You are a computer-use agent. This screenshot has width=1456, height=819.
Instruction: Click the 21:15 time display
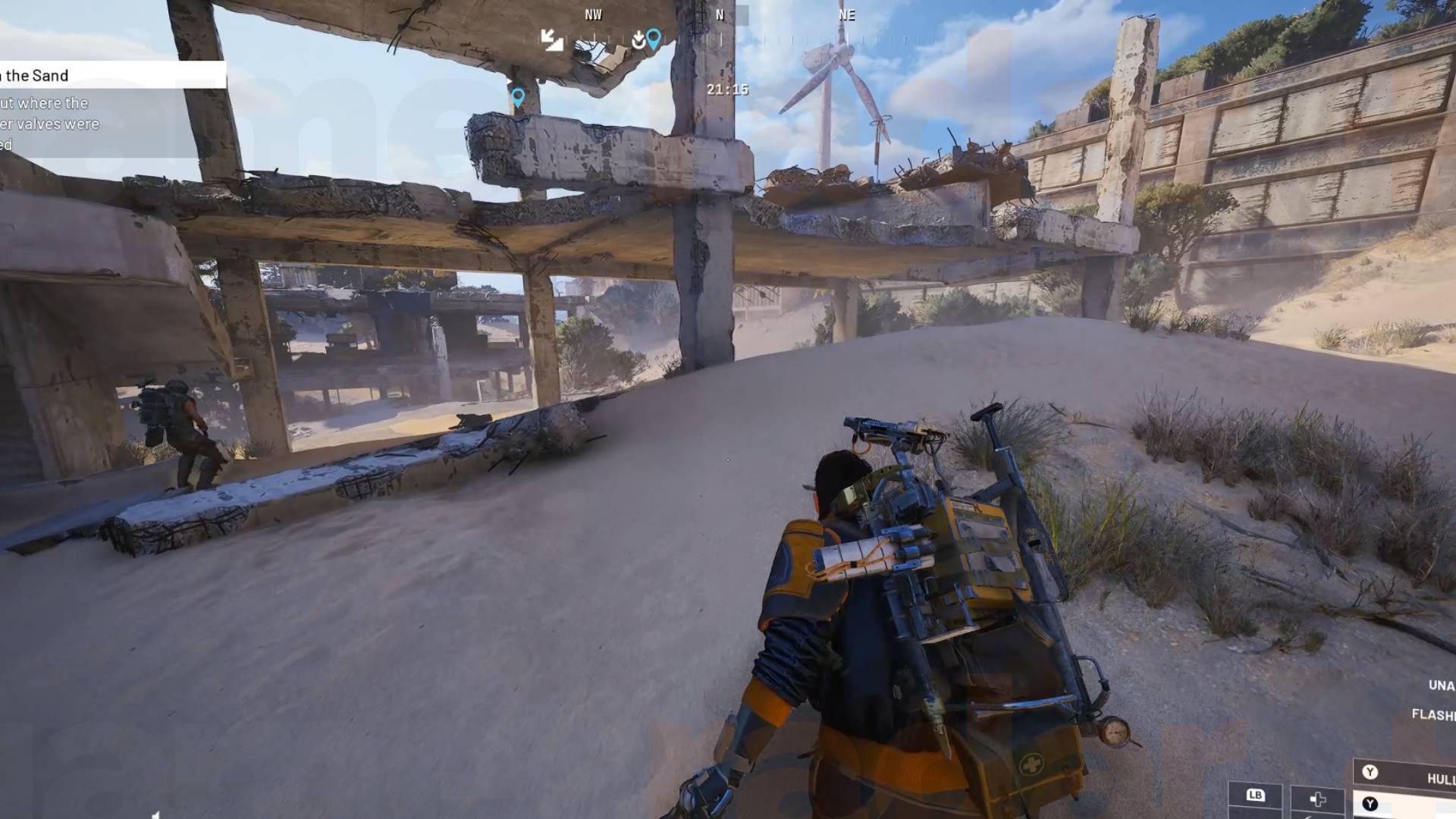(x=729, y=89)
